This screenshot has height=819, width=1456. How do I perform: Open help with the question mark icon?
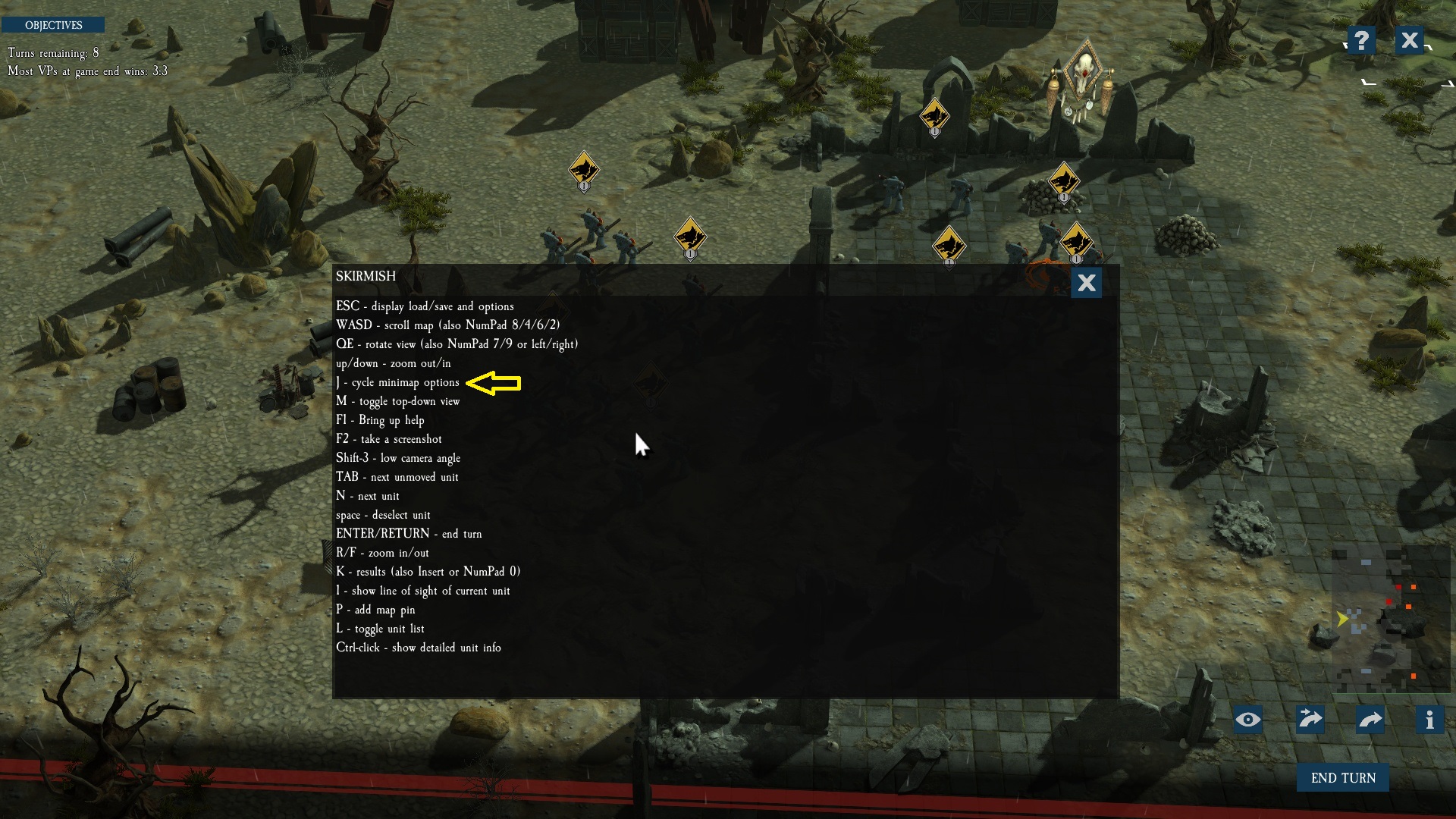click(x=1360, y=40)
